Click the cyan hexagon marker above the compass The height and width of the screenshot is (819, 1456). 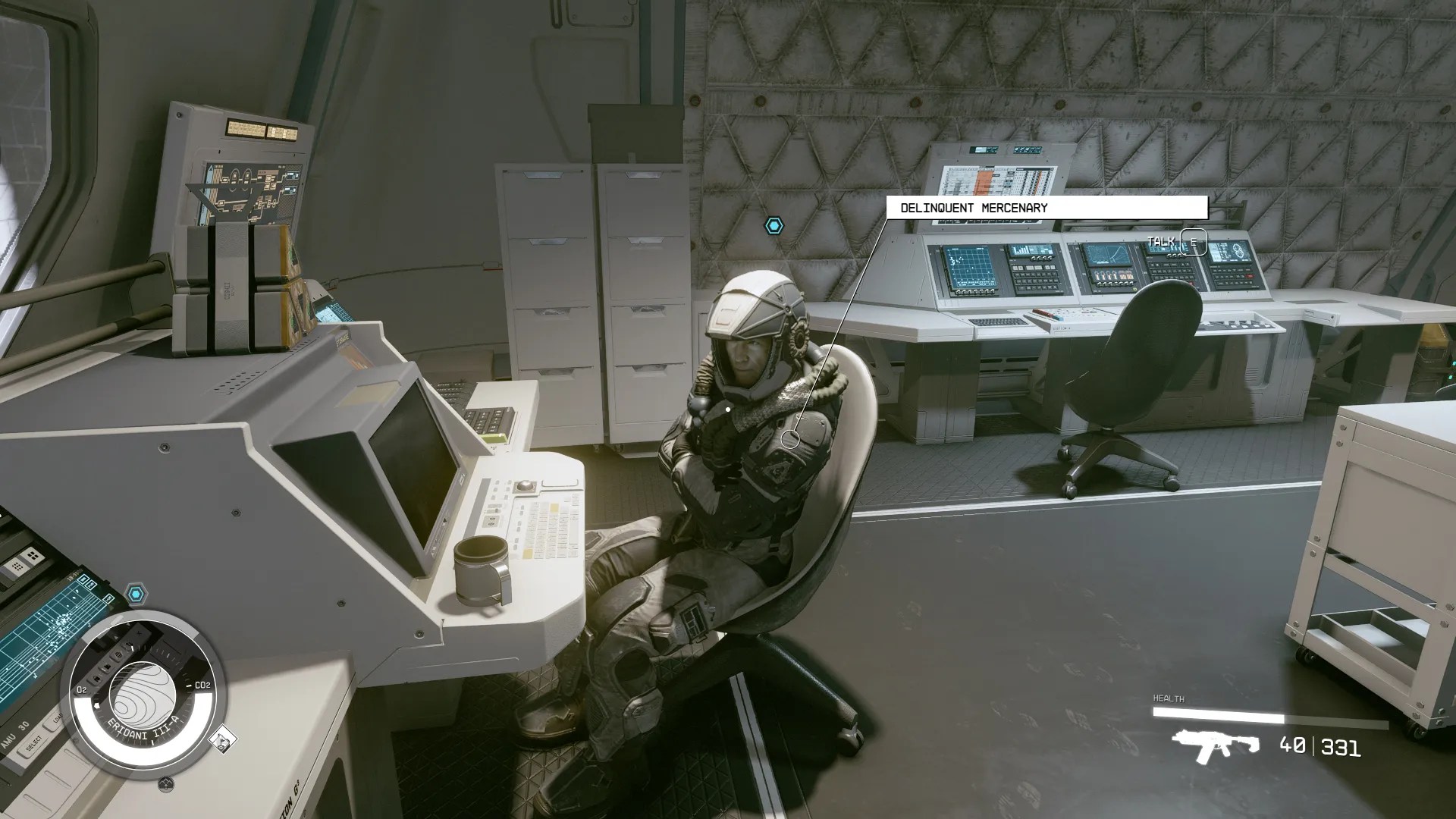[x=136, y=592]
